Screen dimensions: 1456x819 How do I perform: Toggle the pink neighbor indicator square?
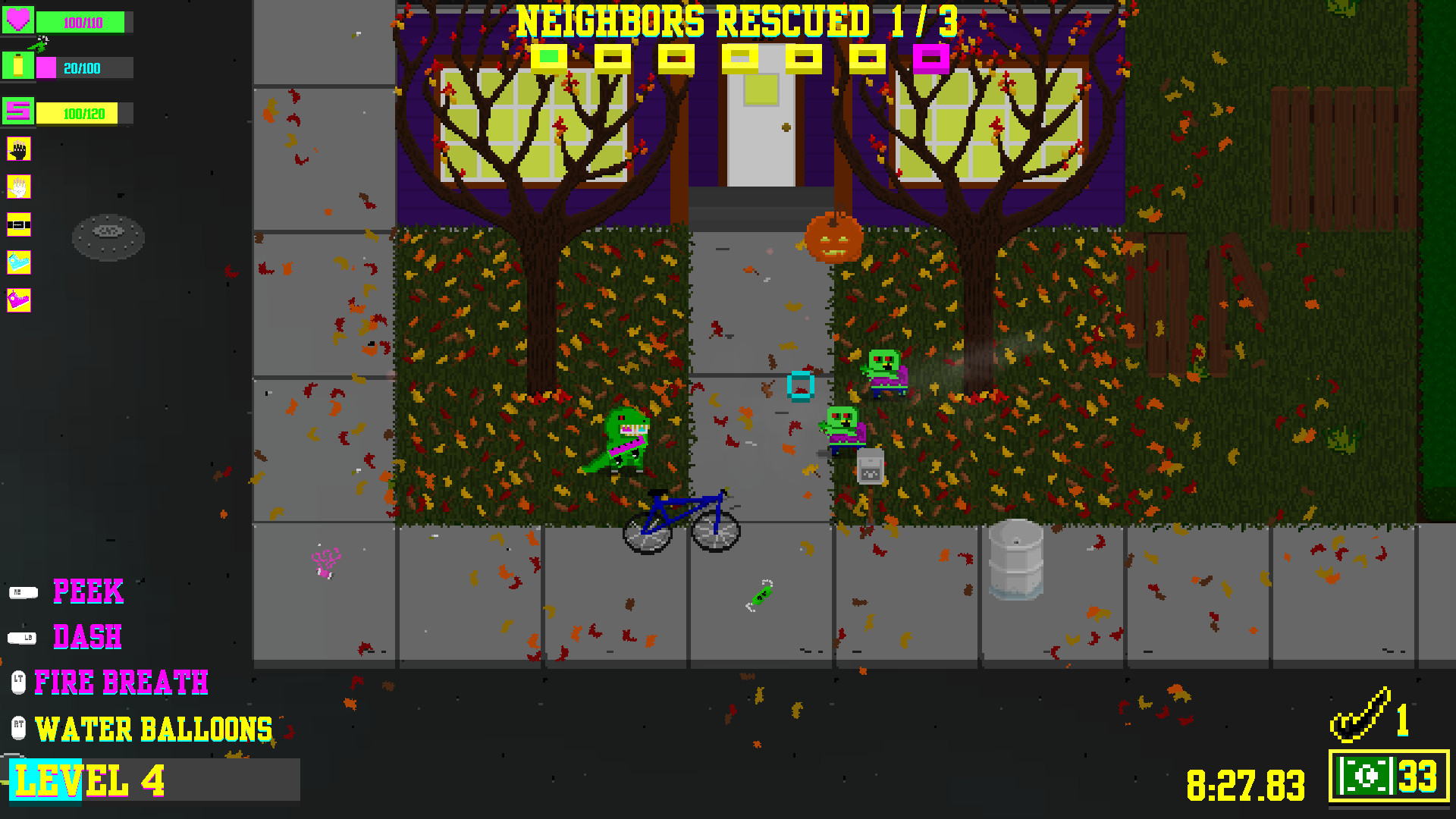point(930,55)
